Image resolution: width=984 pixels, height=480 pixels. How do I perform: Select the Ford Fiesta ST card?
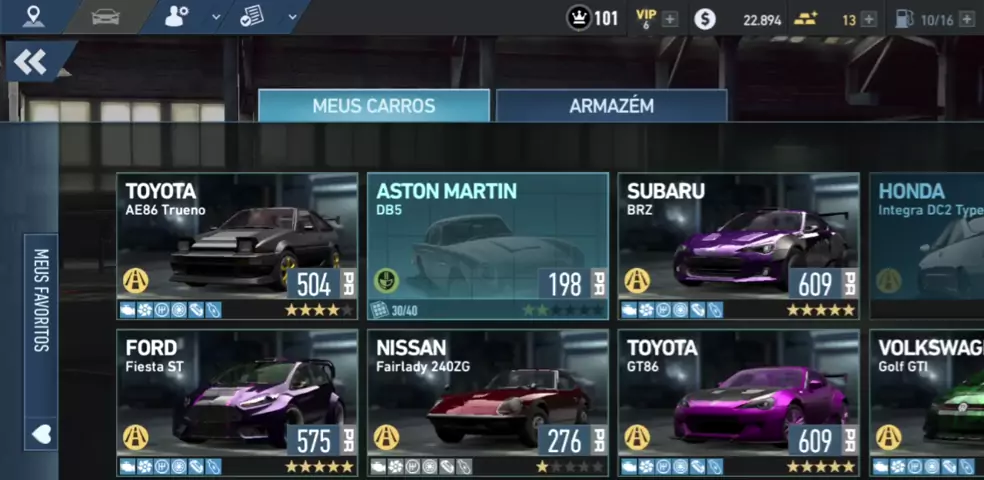point(237,400)
